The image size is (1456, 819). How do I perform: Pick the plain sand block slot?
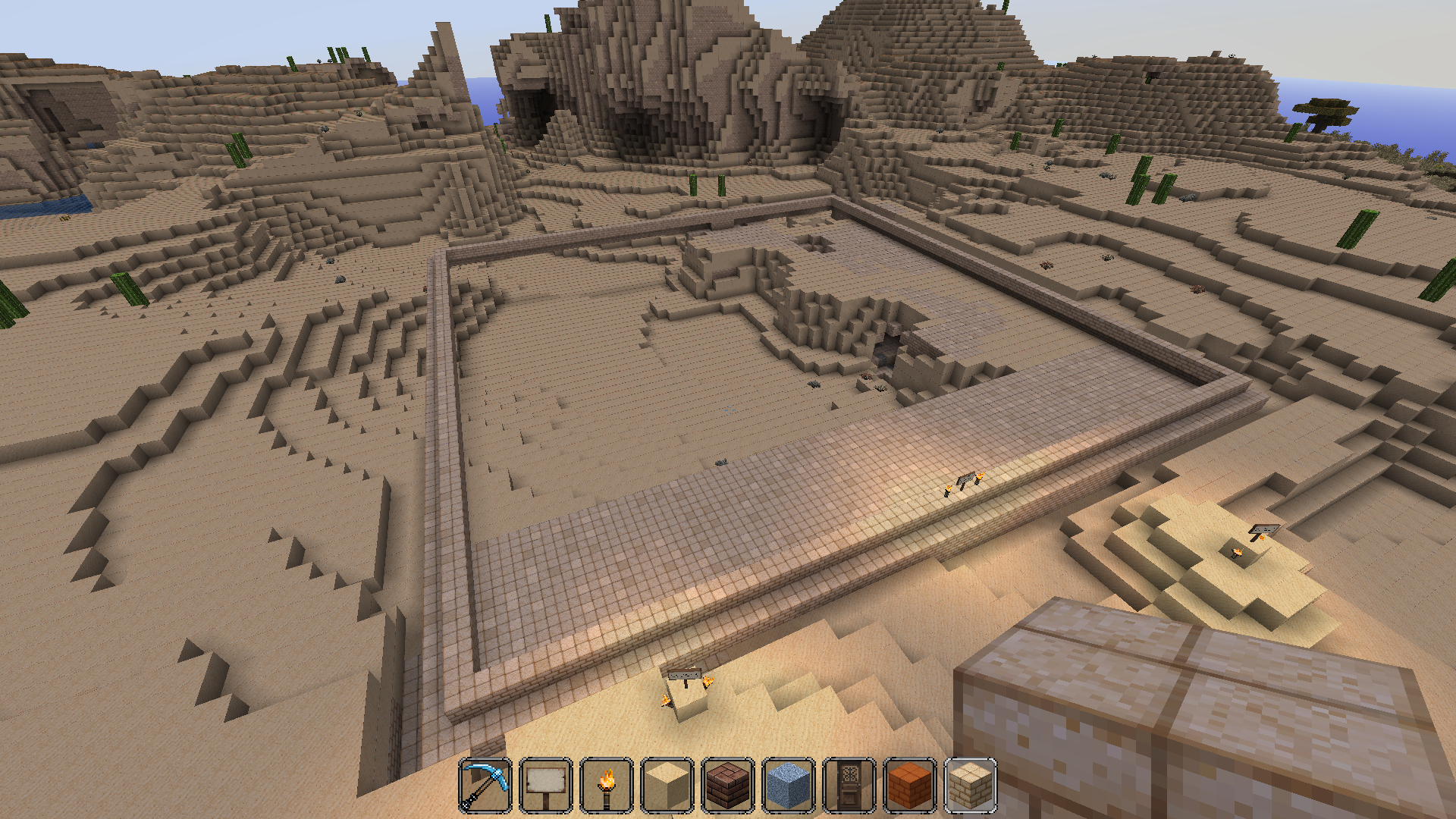667,786
